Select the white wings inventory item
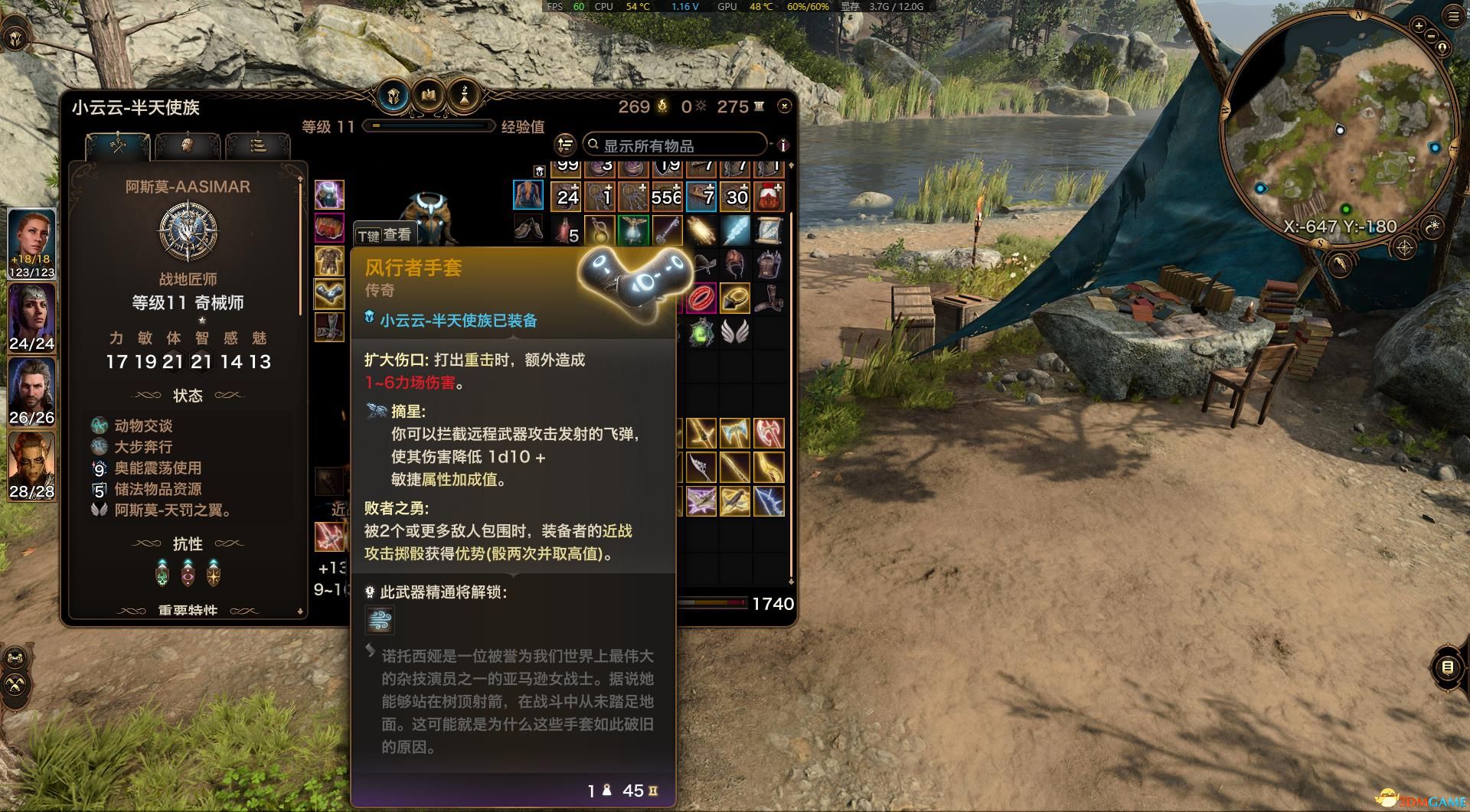The width and height of the screenshot is (1470, 812). (734, 333)
